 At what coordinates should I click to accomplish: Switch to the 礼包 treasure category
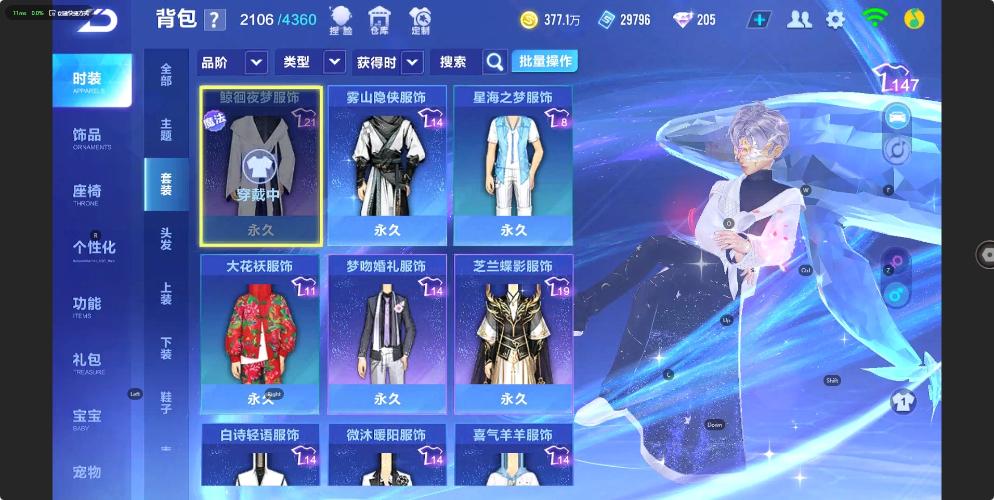(x=88, y=361)
